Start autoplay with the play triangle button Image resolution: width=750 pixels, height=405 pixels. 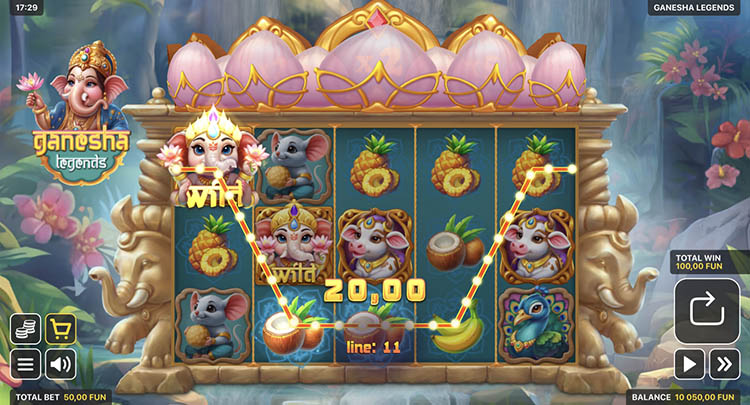tap(689, 364)
